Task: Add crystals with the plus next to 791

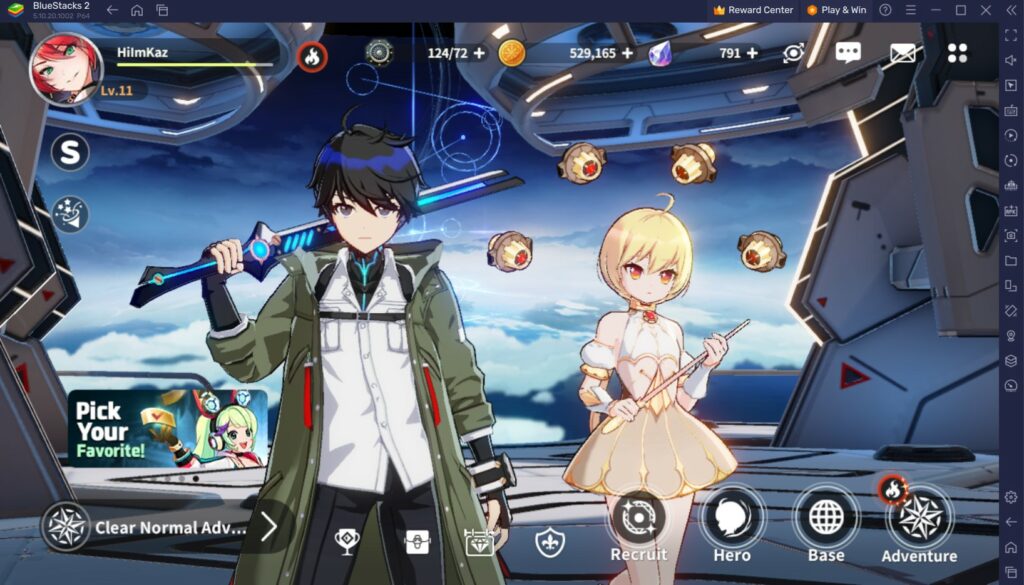Action: (752, 53)
